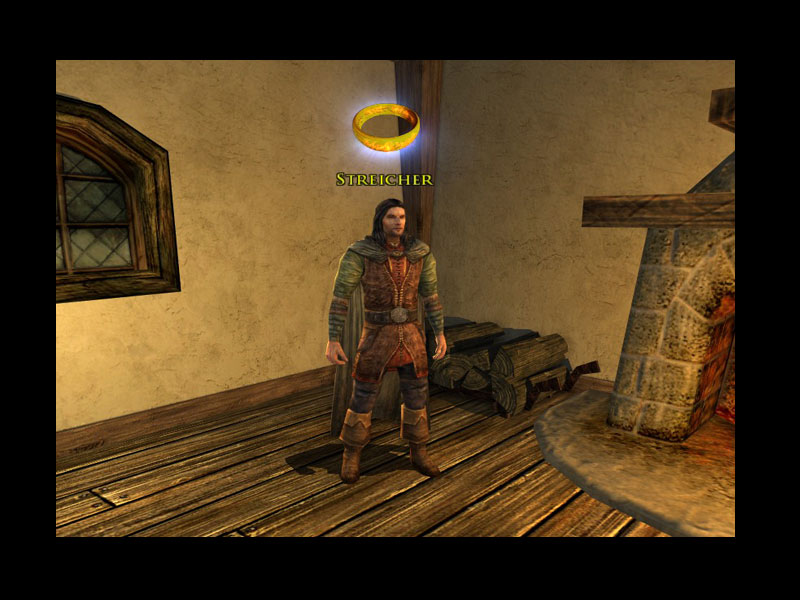
Task: Click the golden quest ring marker
Action: [386, 127]
